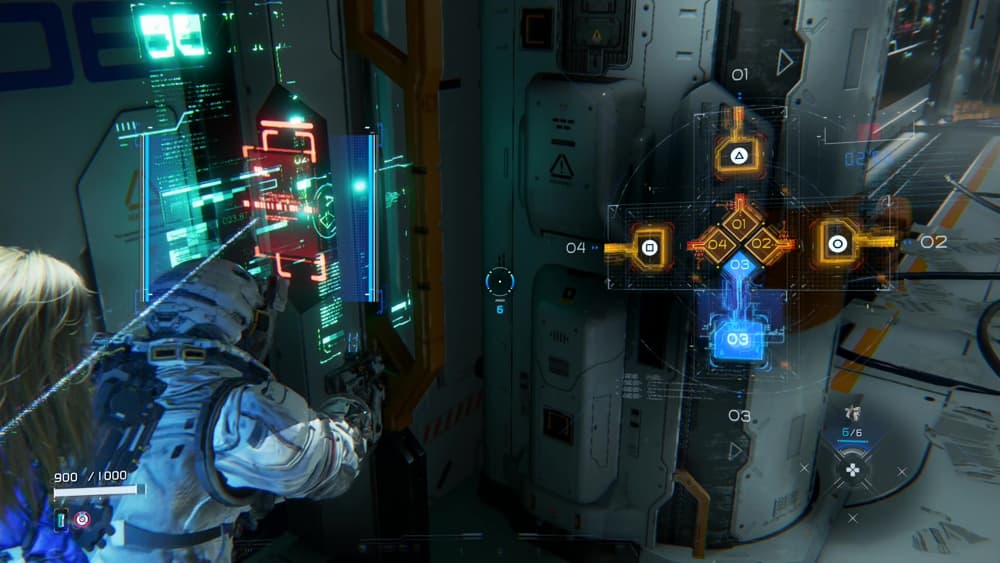Click the teal canister item icon
Screen dimensions: 1000x563
coord(61,520)
